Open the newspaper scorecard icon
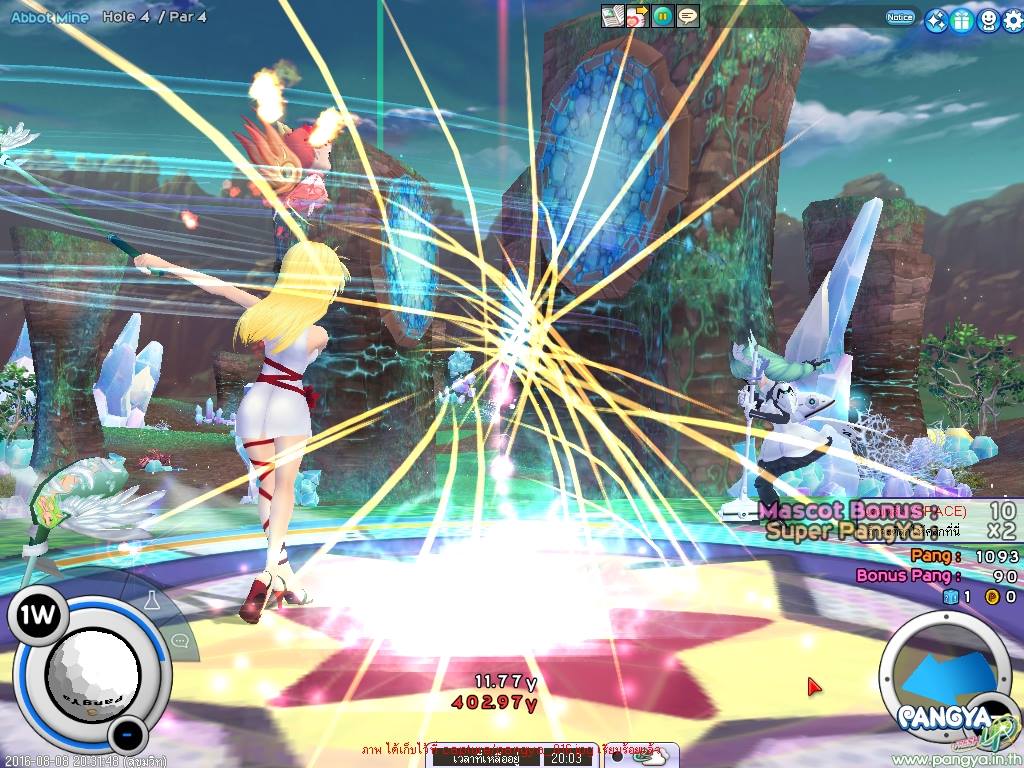This screenshot has height=768, width=1024. coord(611,15)
